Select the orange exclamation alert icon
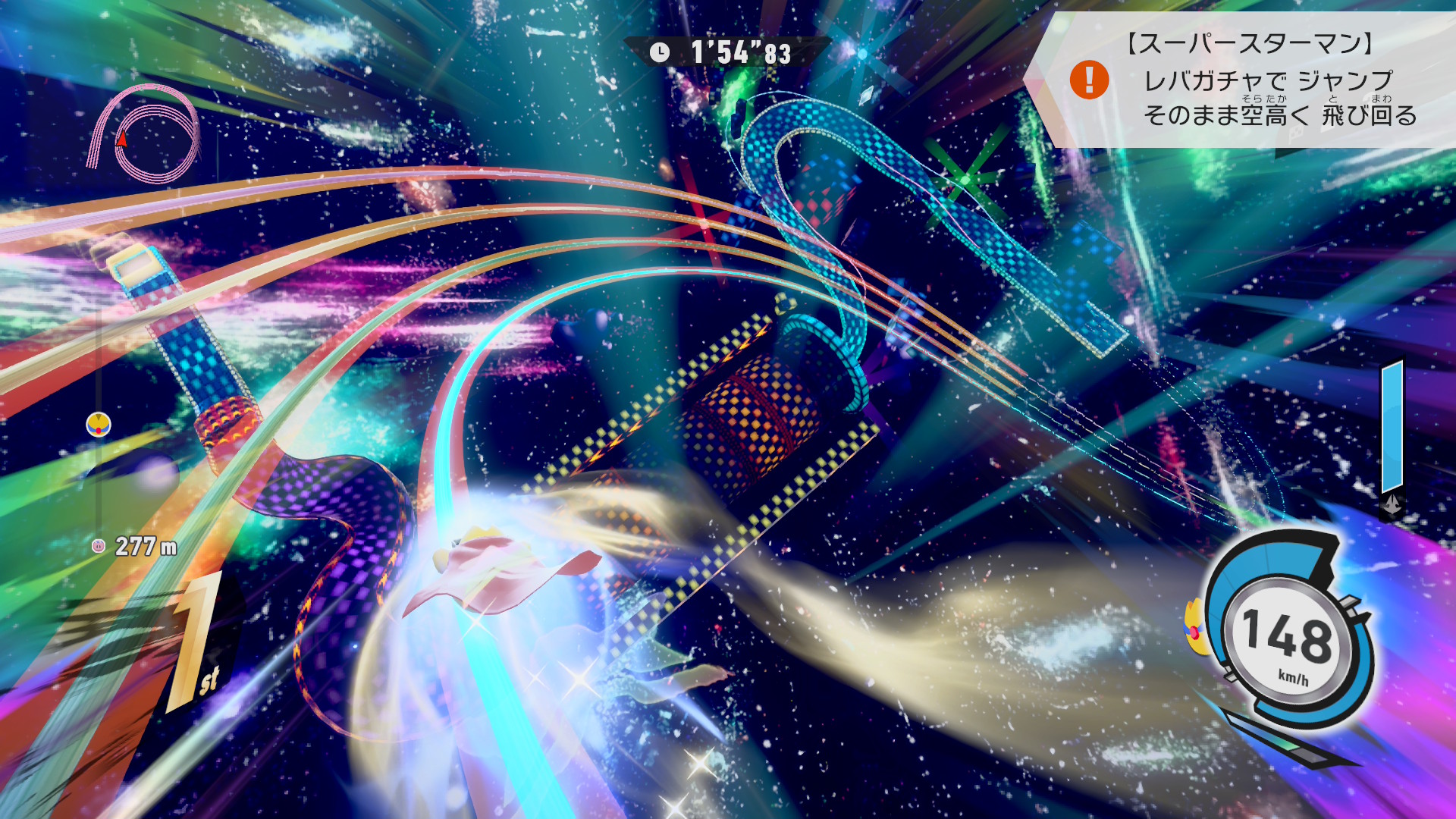Screen dimensions: 1456x819 pos(1089,80)
